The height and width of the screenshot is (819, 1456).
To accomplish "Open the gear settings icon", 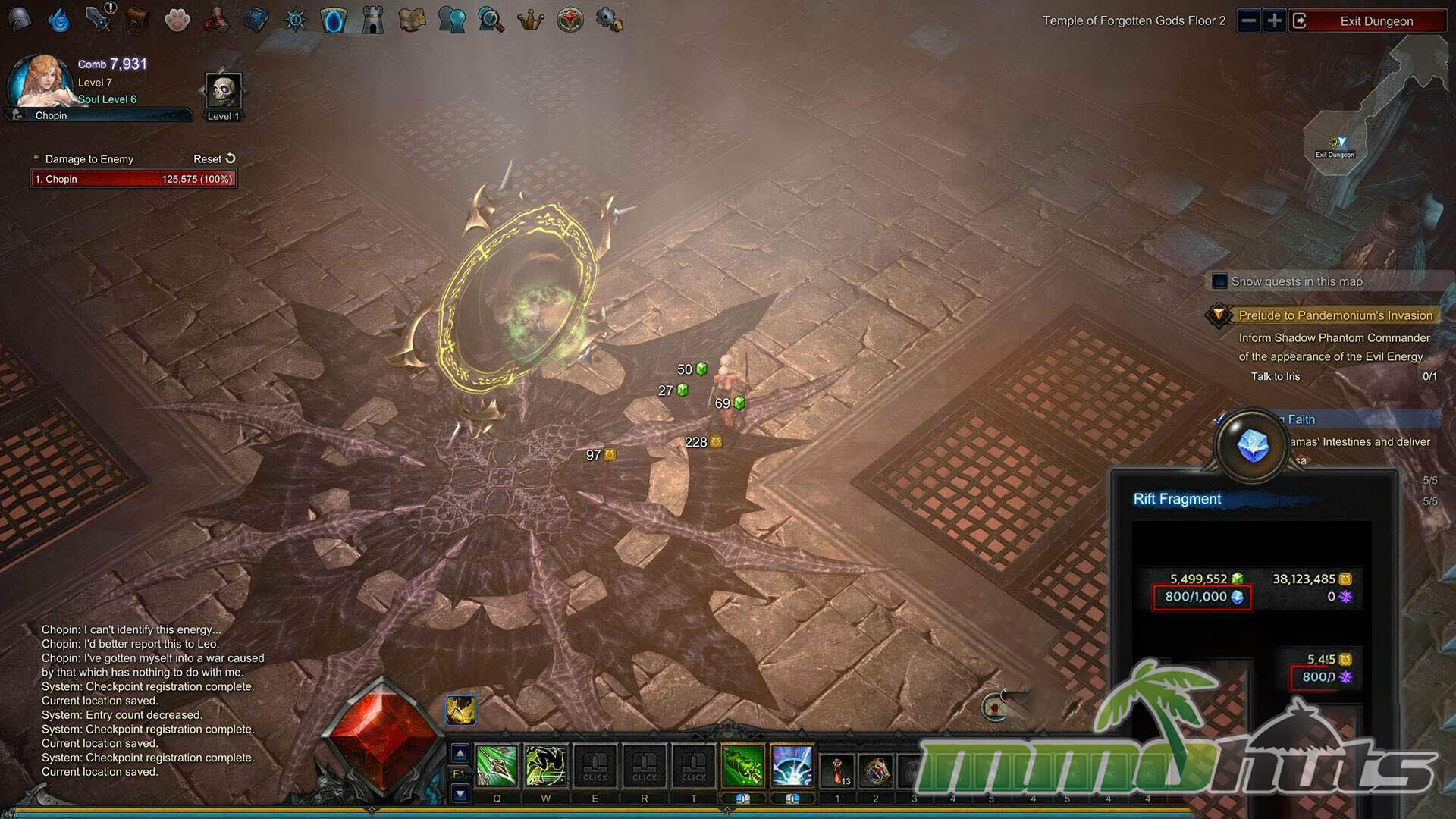I will click(608, 20).
